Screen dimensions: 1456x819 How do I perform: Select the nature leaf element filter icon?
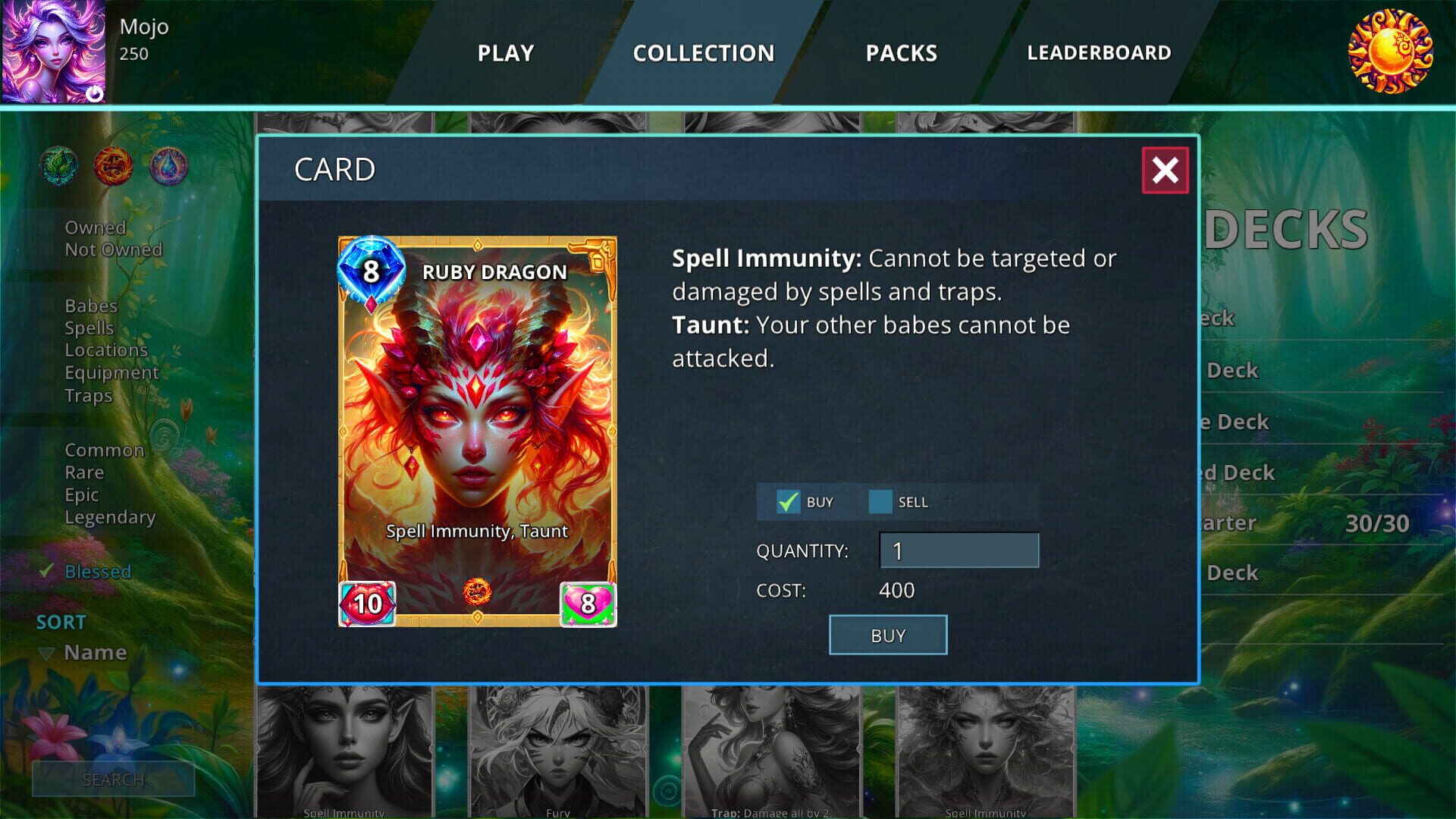(x=59, y=167)
